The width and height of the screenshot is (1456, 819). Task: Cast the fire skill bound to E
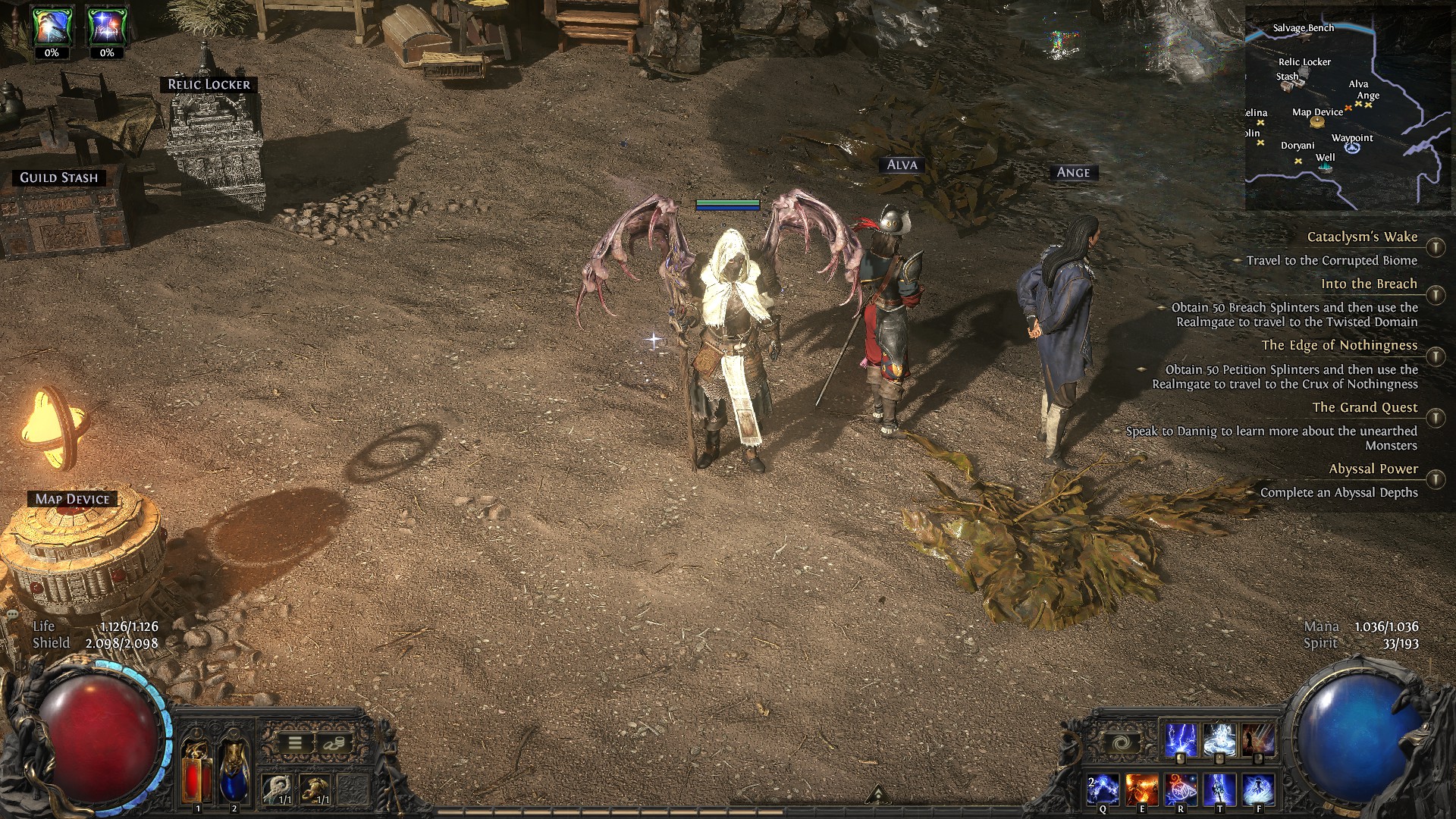coord(1141,789)
